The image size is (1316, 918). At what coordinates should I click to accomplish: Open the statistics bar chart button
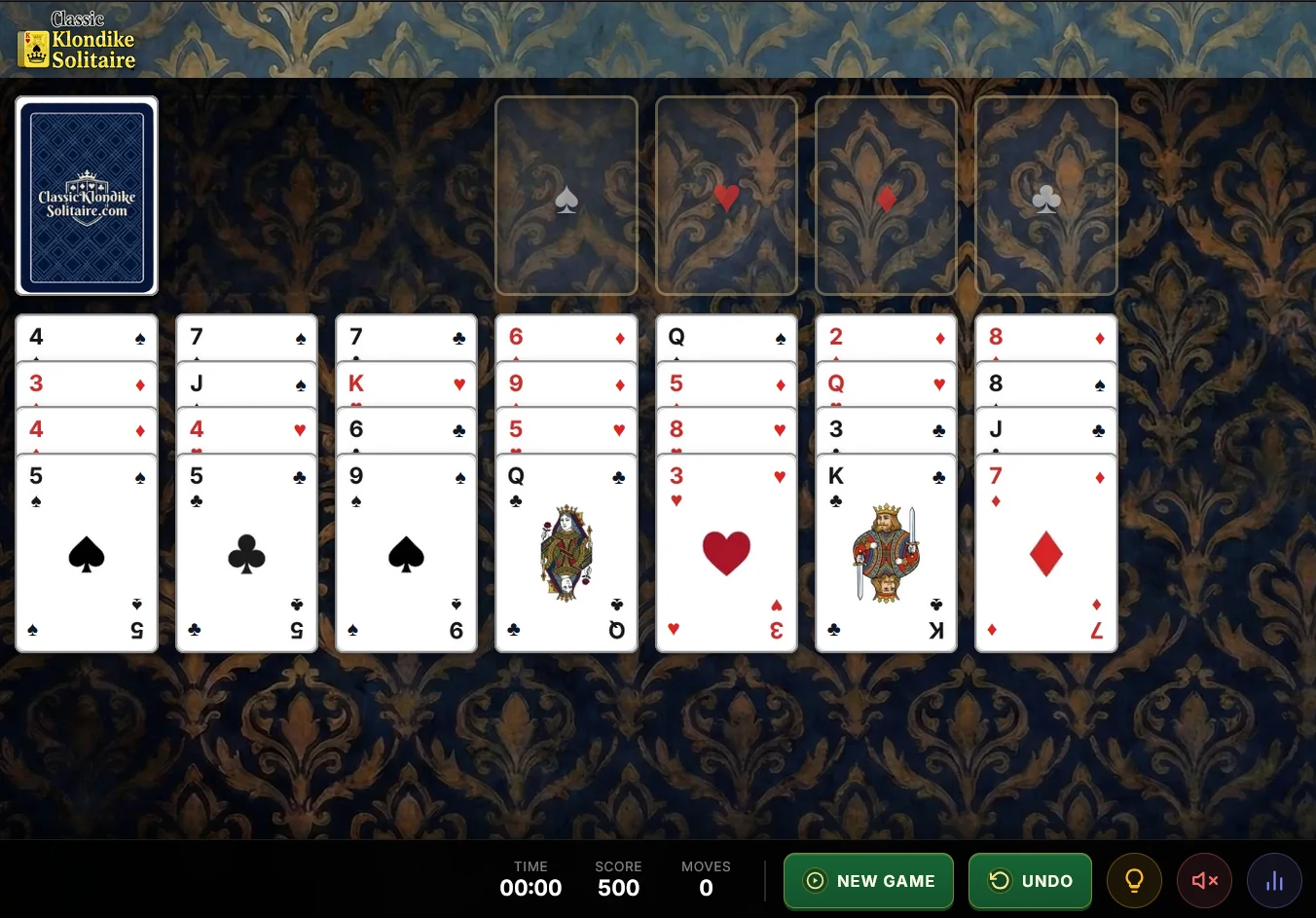pos(1274,881)
